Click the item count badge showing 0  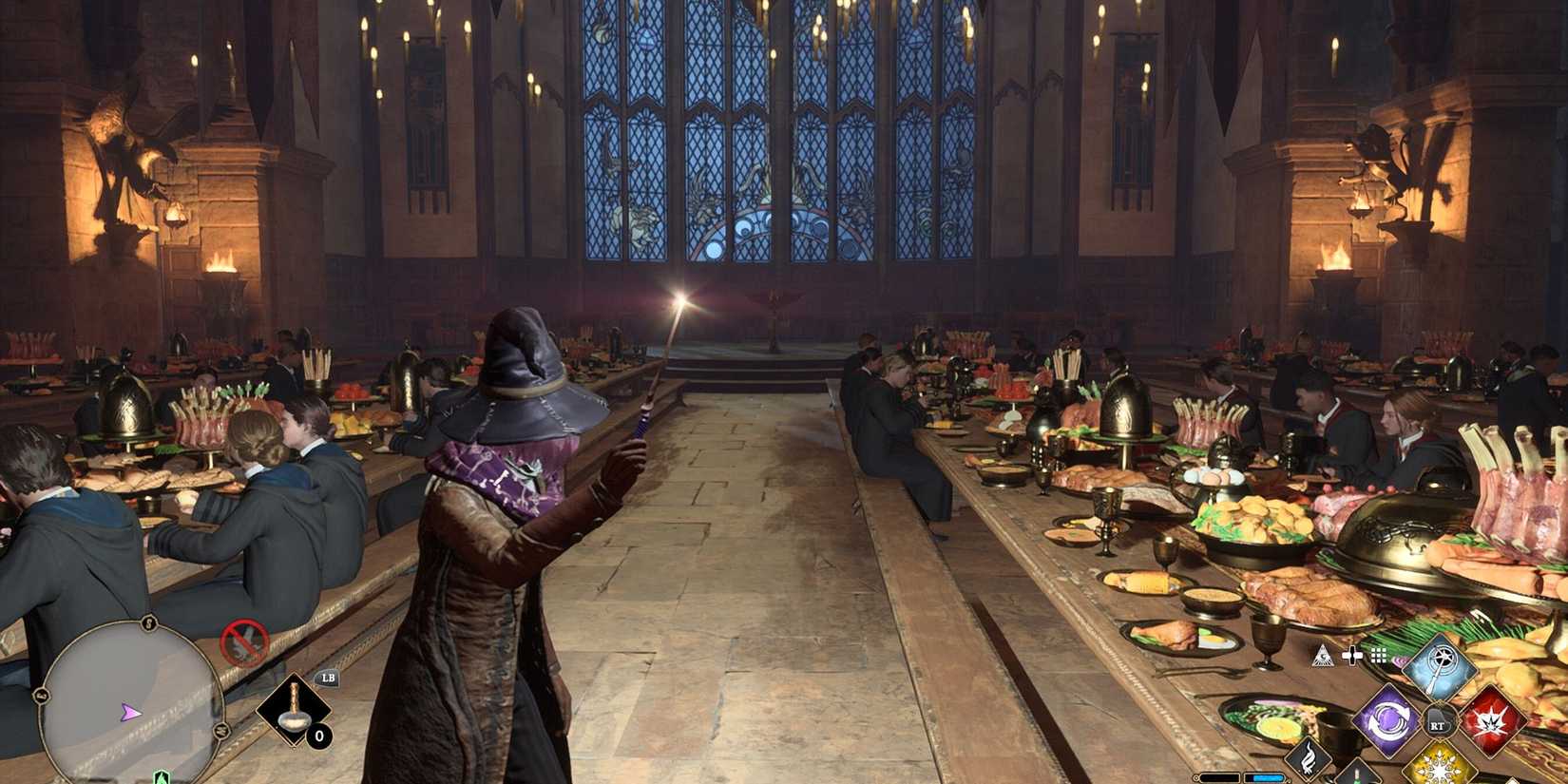pyautogui.click(x=319, y=736)
